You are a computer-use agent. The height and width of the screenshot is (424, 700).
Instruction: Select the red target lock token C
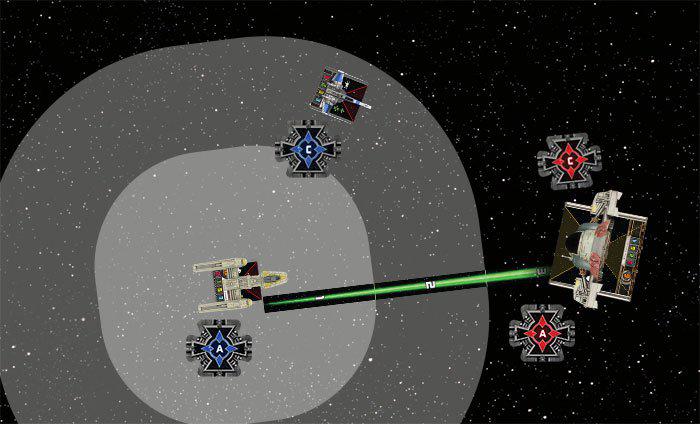(x=567, y=158)
